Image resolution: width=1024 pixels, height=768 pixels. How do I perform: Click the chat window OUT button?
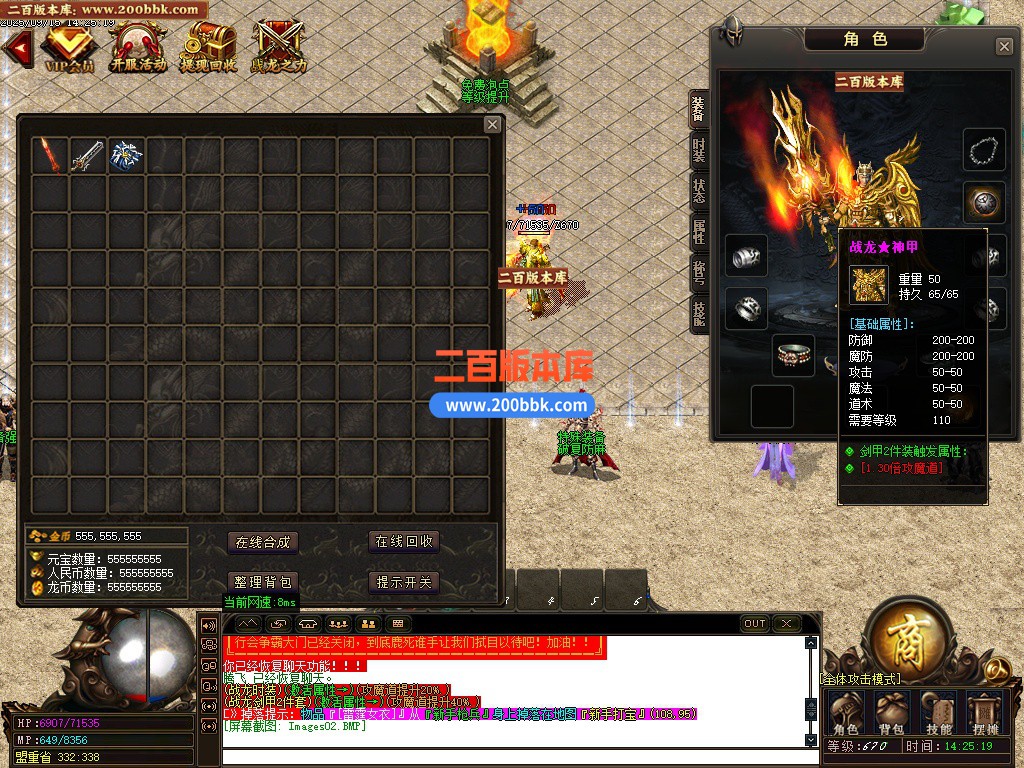(755, 623)
